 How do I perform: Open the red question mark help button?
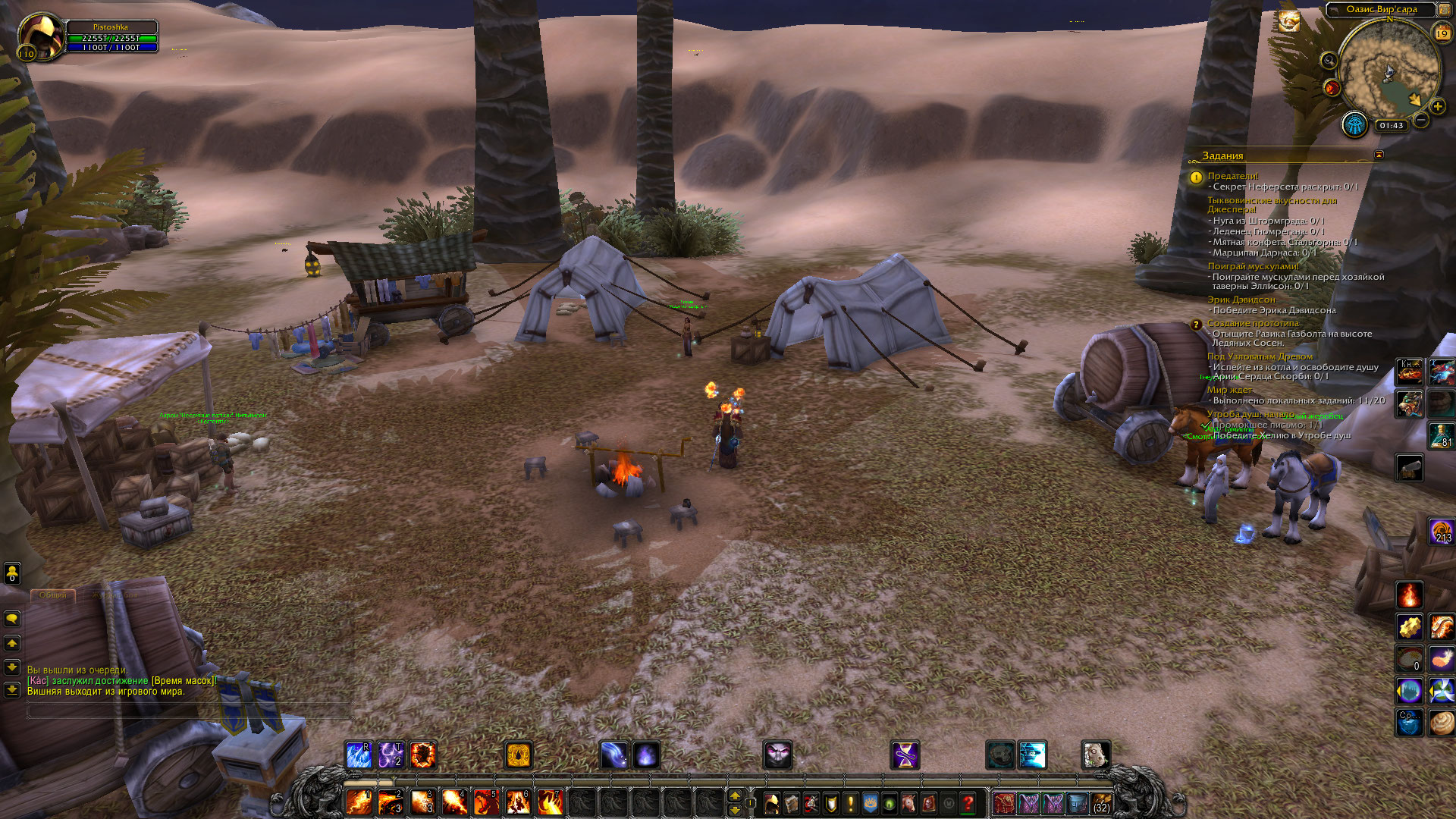click(x=968, y=803)
